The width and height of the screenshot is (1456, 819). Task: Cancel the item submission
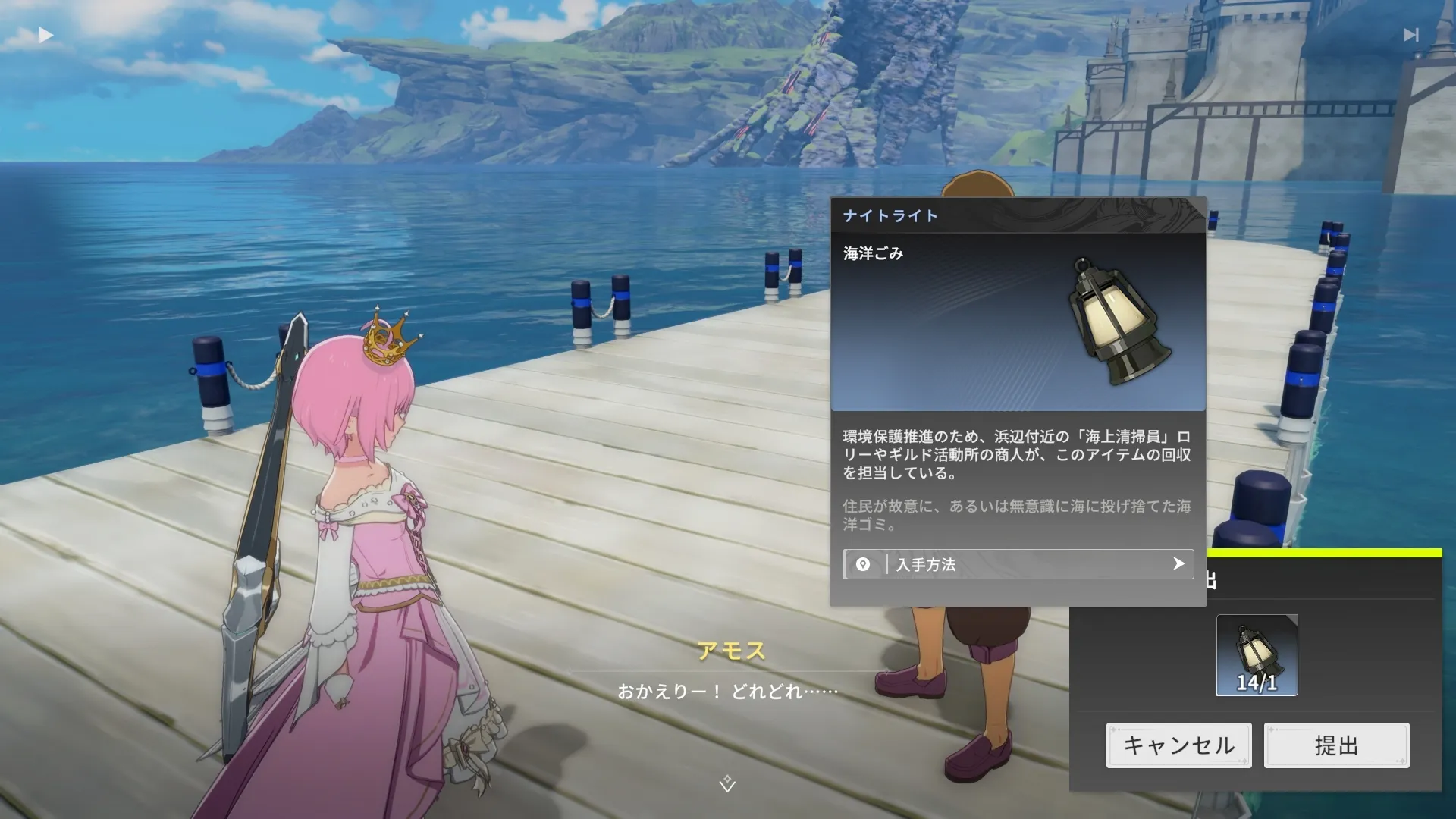click(x=1178, y=745)
